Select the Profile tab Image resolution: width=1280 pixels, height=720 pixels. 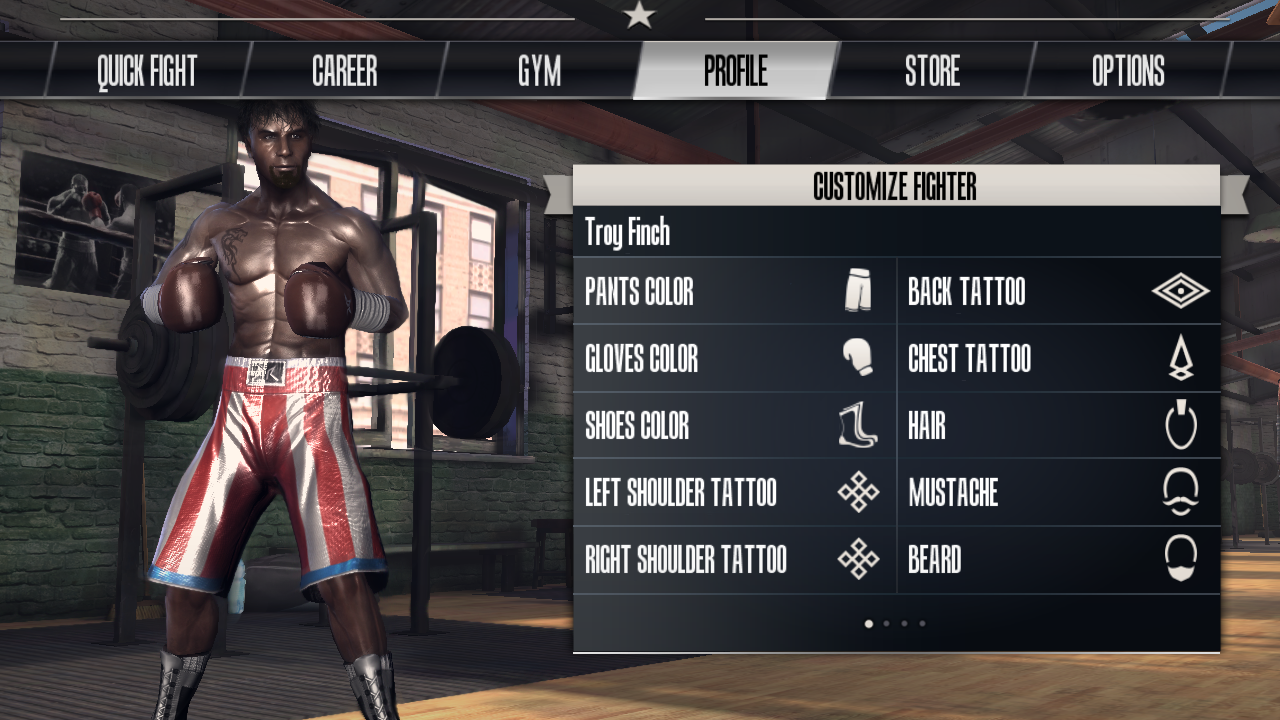735,71
